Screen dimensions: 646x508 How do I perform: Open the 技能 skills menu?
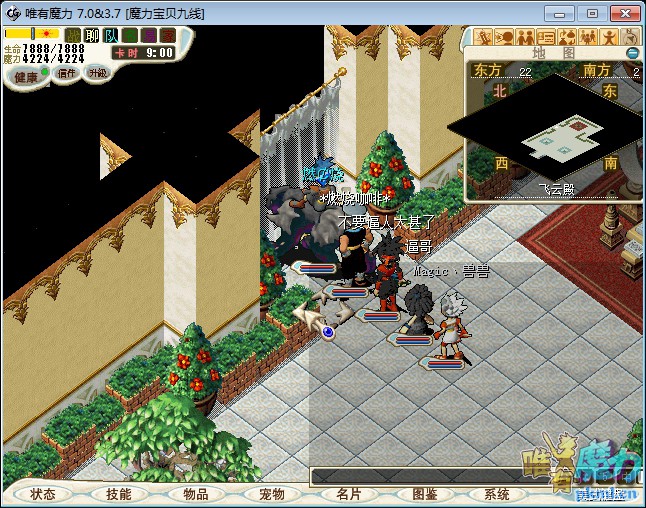(x=119, y=494)
